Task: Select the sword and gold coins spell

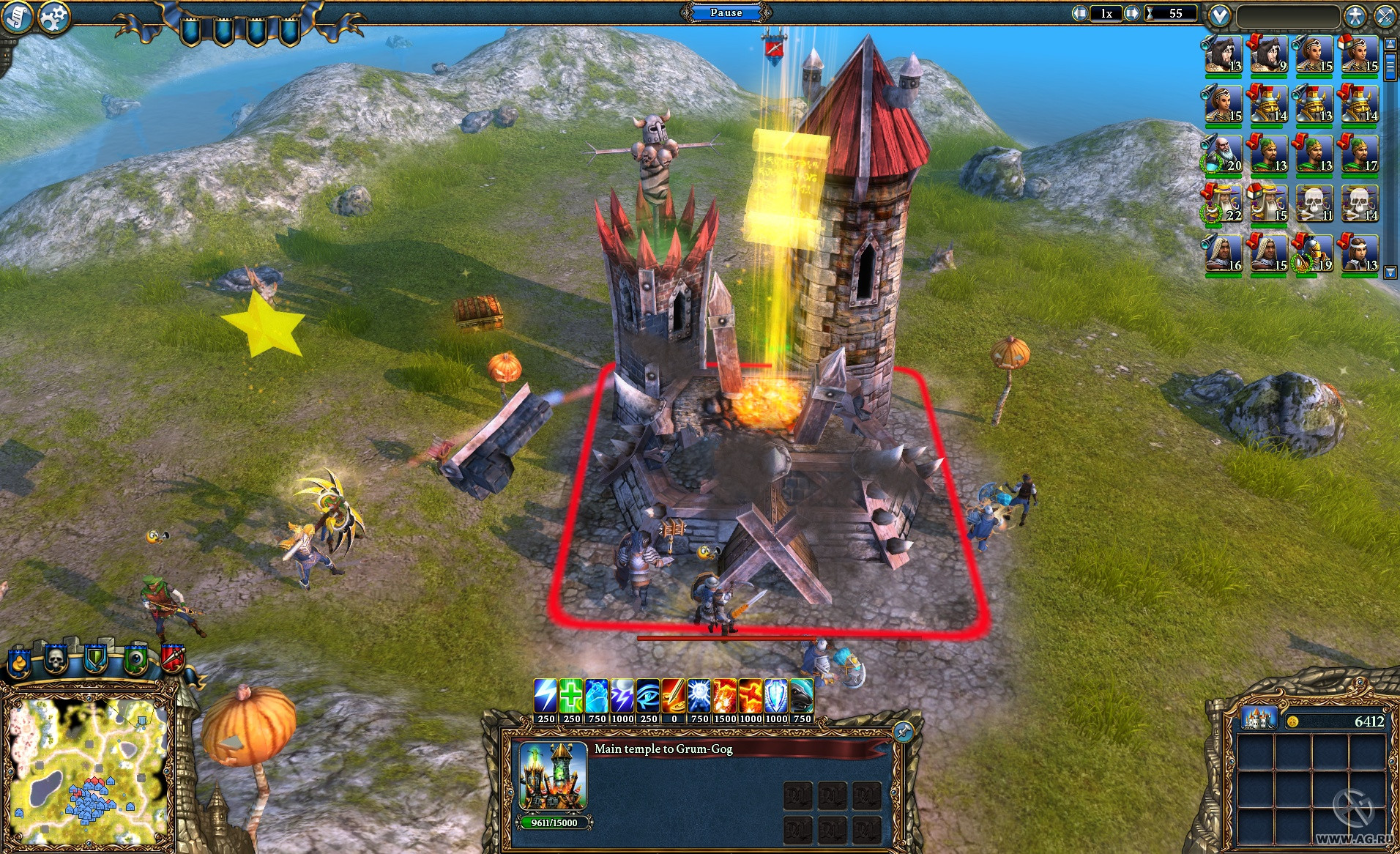Action: pos(674,695)
